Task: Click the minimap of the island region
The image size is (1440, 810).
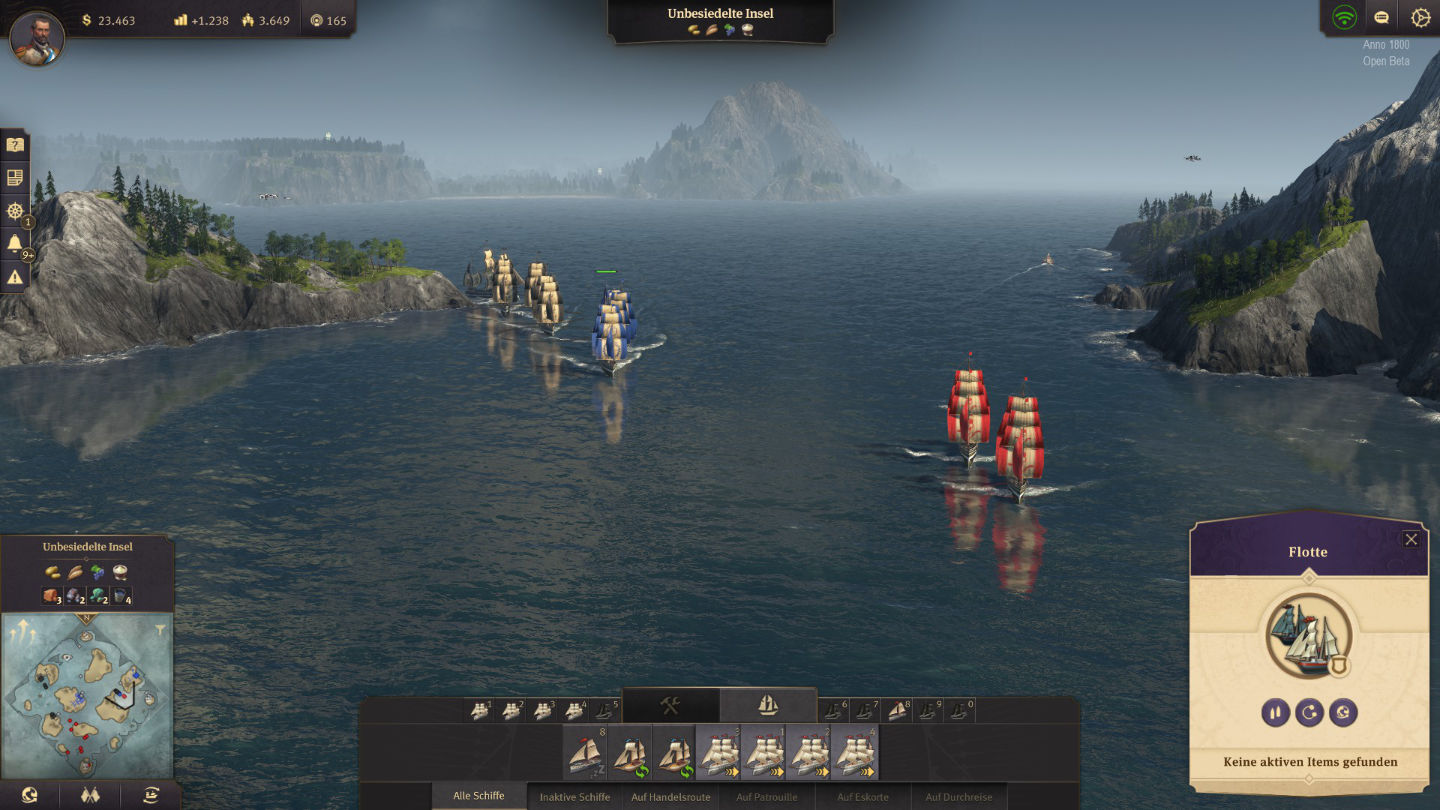Action: click(x=86, y=694)
